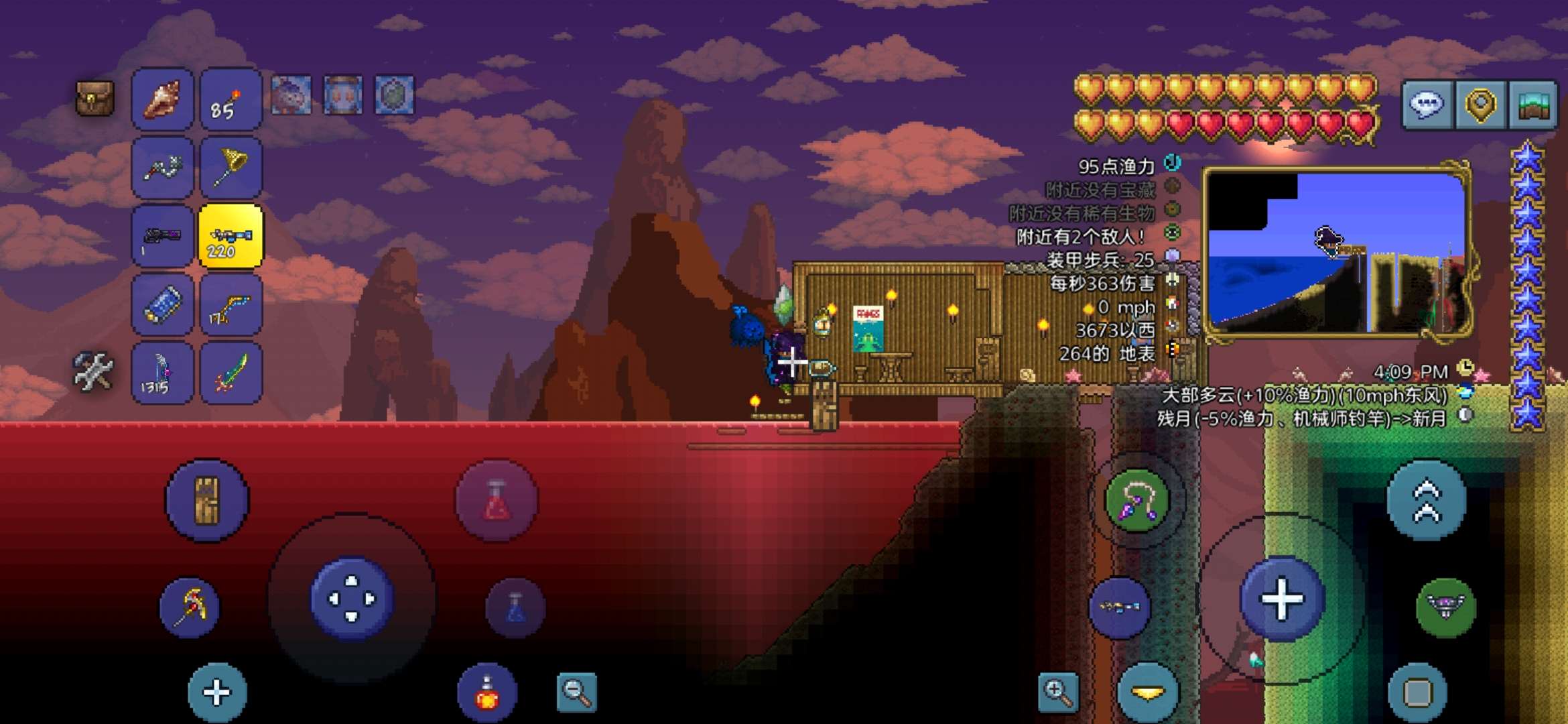Select the conch shell hotbar slot

pyautogui.click(x=163, y=99)
